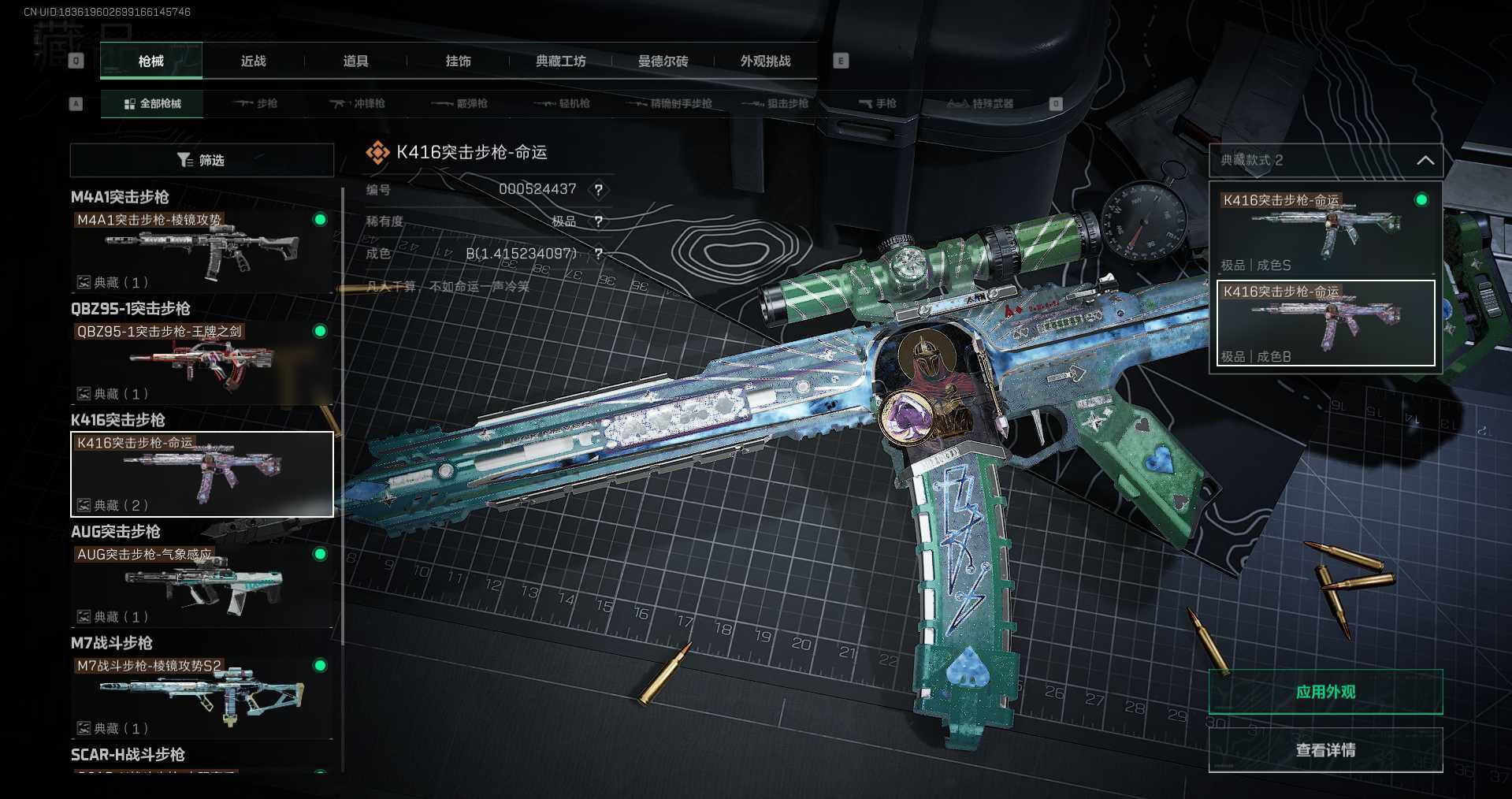The height and width of the screenshot is (799, 1512).
Task: Open the 筛选 filter button
Action: 202,160
